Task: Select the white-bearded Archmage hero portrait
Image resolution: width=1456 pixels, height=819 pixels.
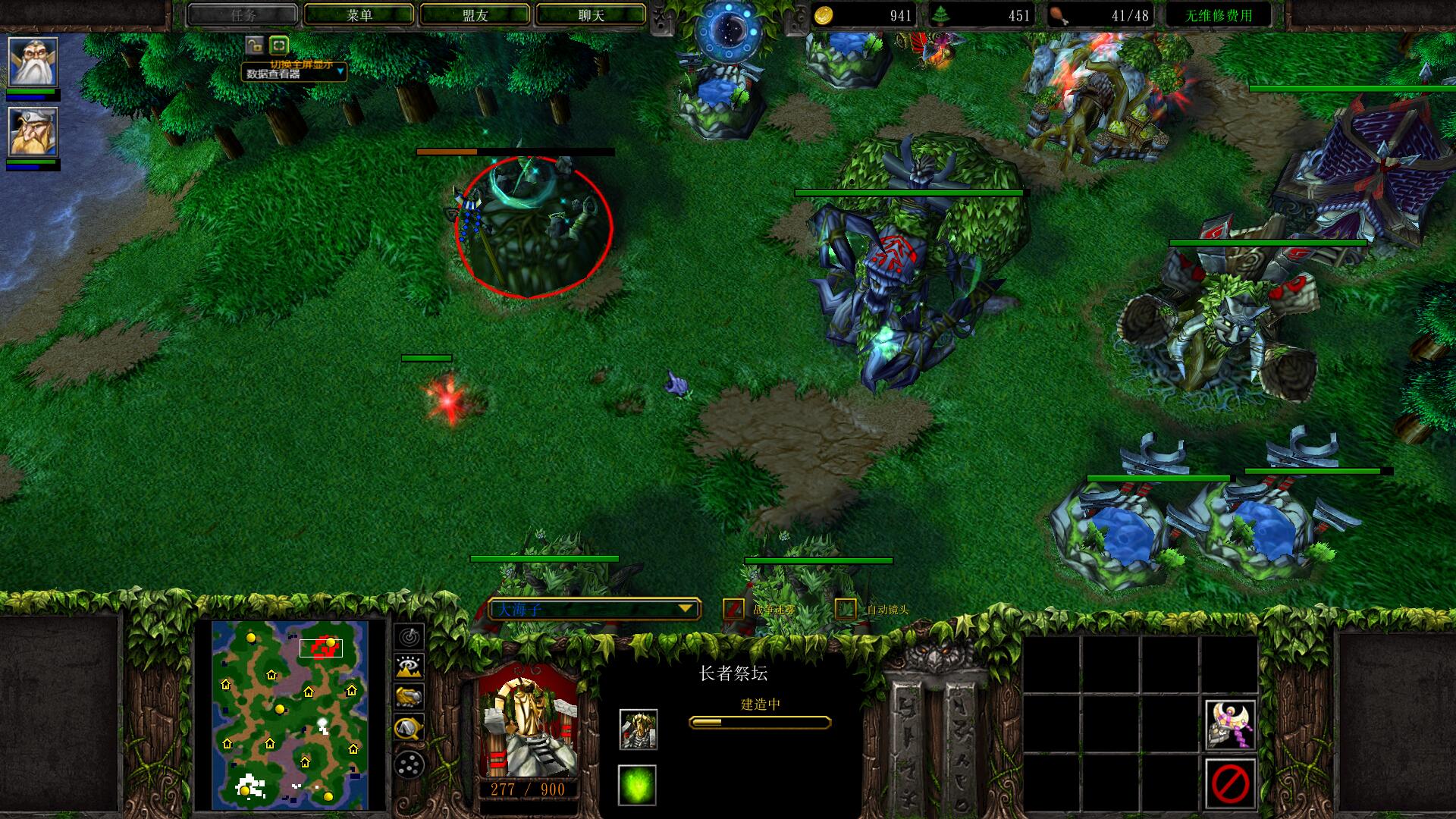Action: (33, 62)
